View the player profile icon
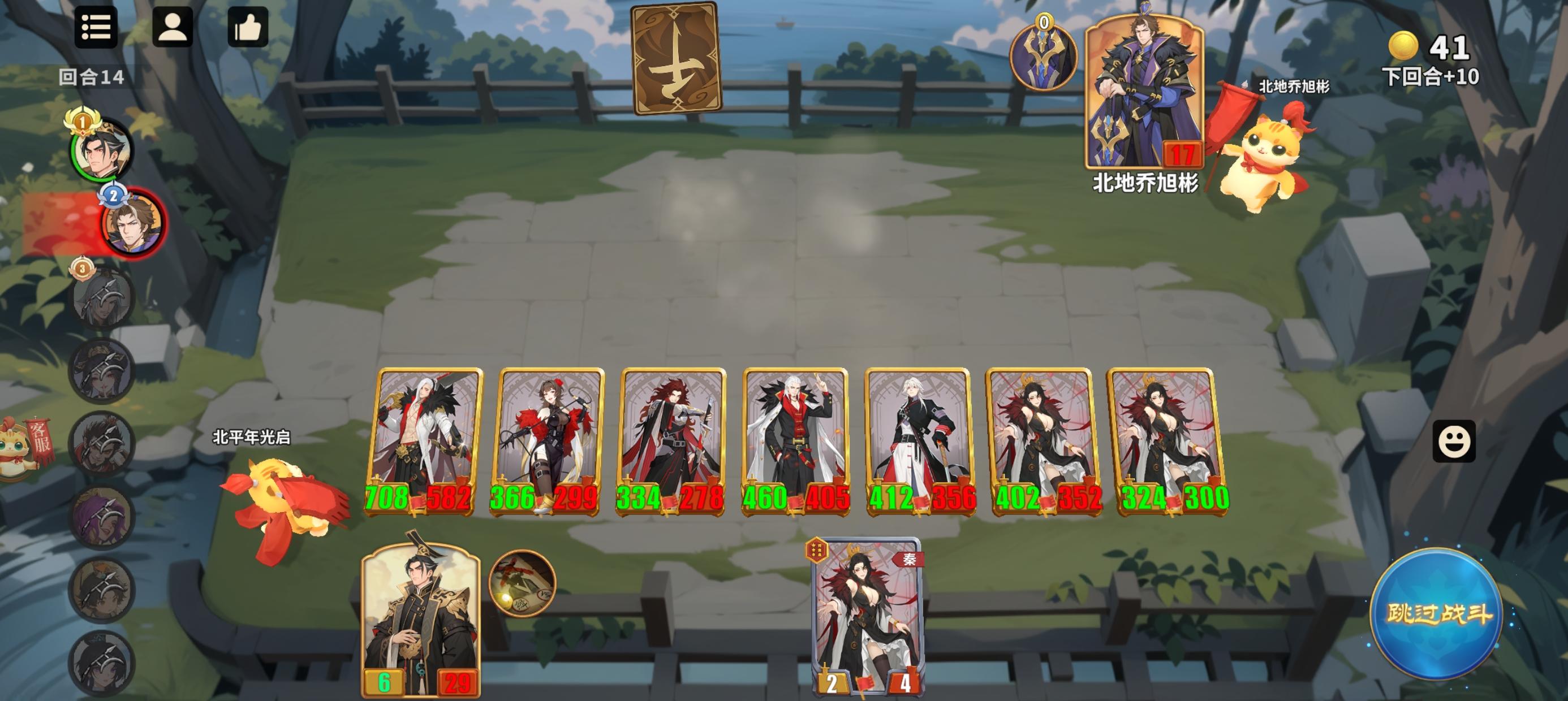 pos(173,29)
